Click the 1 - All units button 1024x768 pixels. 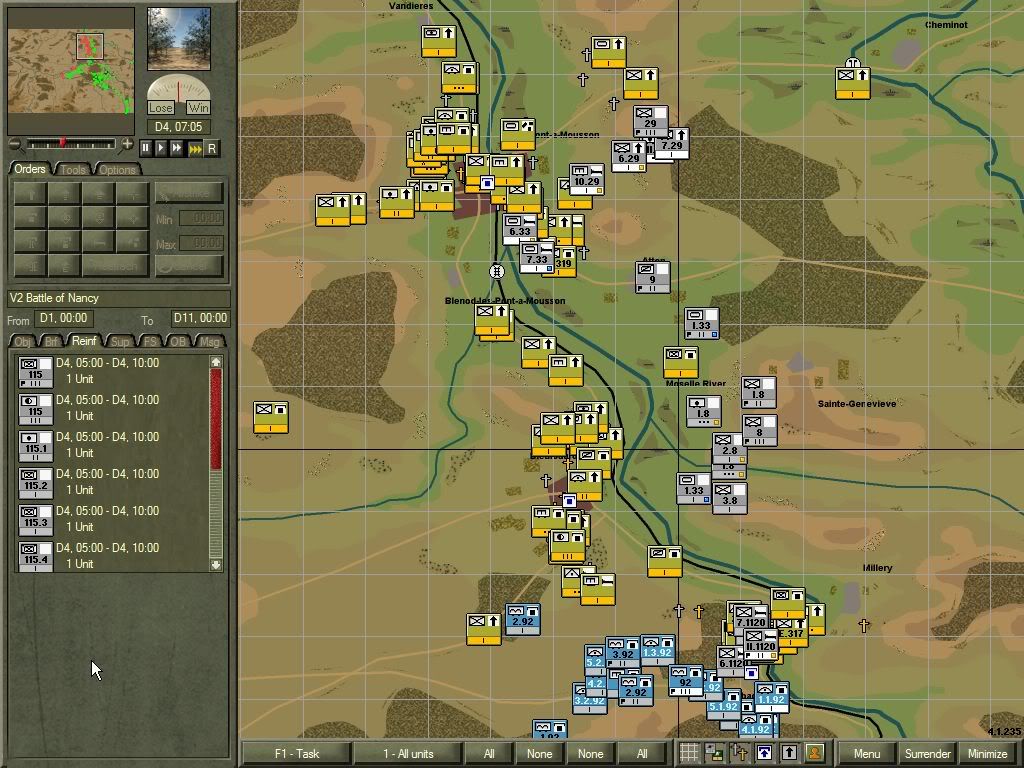[408, 753]
